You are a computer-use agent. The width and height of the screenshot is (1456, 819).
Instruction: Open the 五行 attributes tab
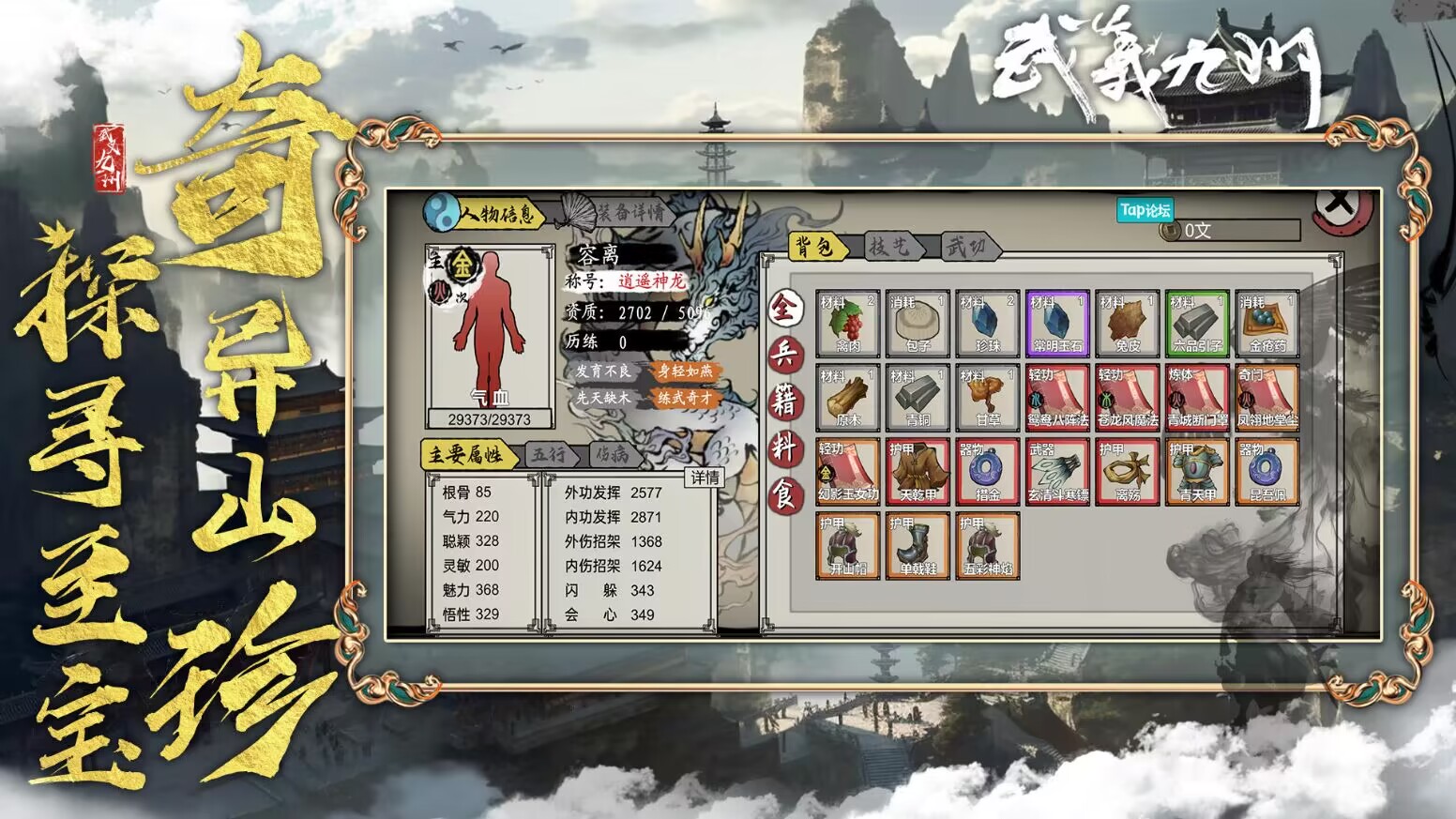[x=549, y=453]
